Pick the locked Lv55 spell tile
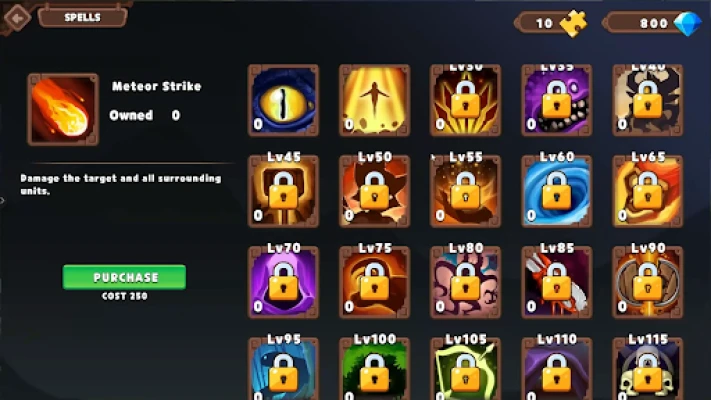Screen dimensions: 711x400 (465, 191)
